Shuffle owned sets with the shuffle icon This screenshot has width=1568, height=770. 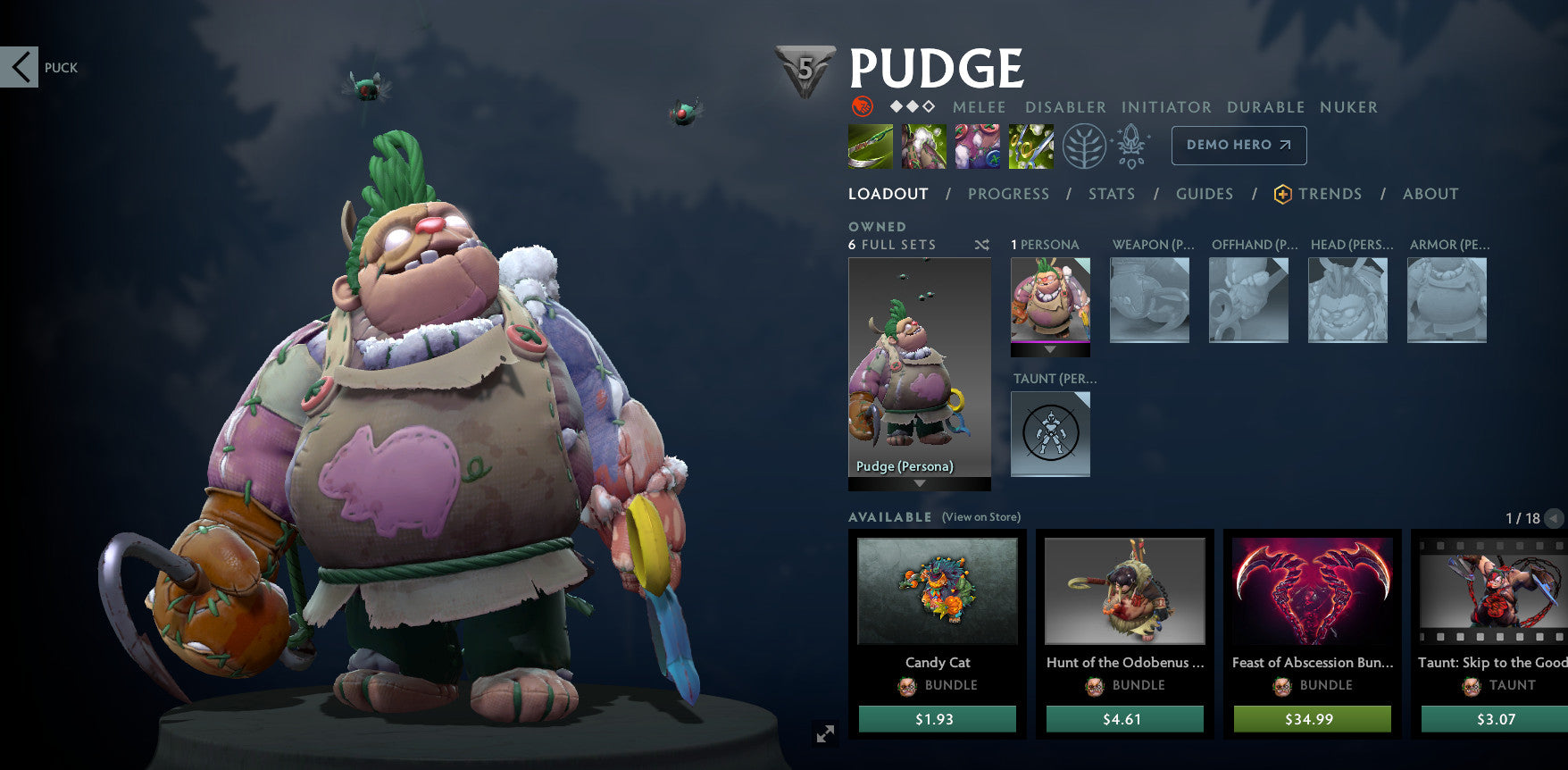pos(980,244)
